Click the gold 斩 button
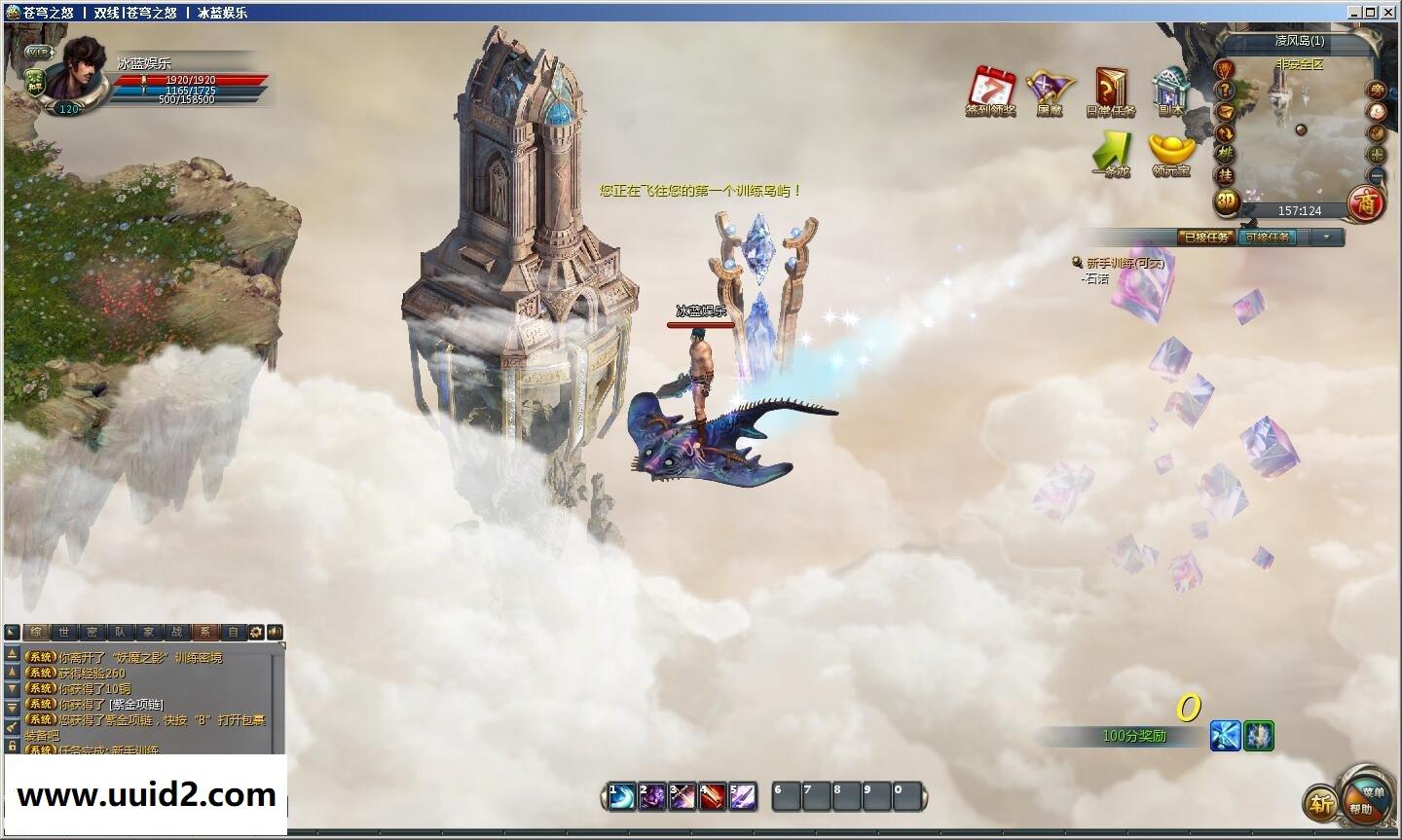The height and width of the screenshot is (840, 1402). pyautogui.click(x=1320, y=804)
